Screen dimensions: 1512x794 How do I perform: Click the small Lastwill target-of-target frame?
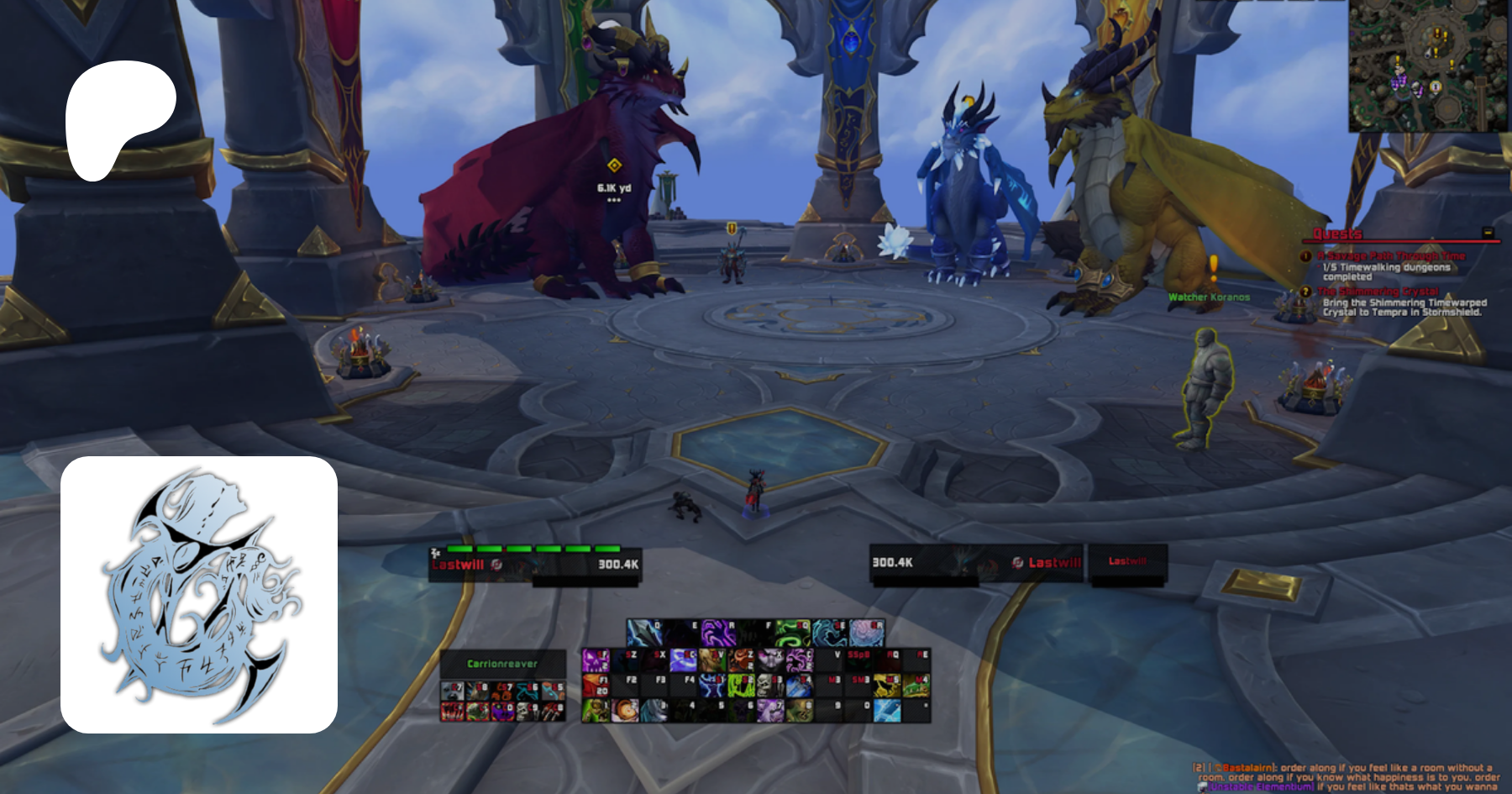click(x=1127, y=561)
